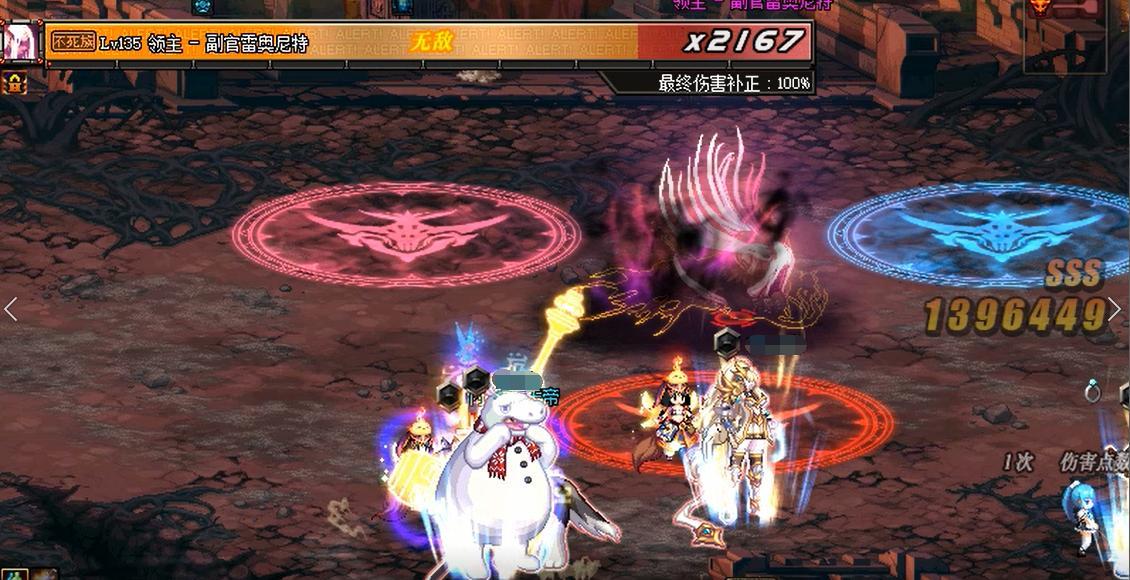The width and height of the screenshot is (1130, 580).
Task: Click the boss portrait of 副官雷奥尼特
Action: [17, 42]
